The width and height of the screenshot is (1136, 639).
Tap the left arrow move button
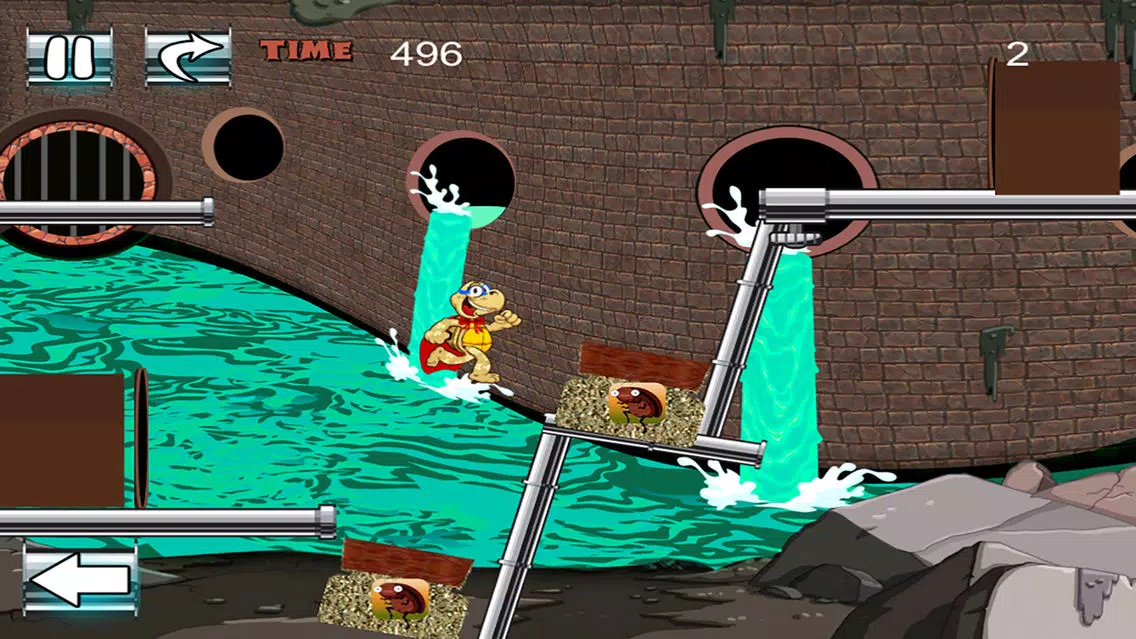click(x=80, y=581)
